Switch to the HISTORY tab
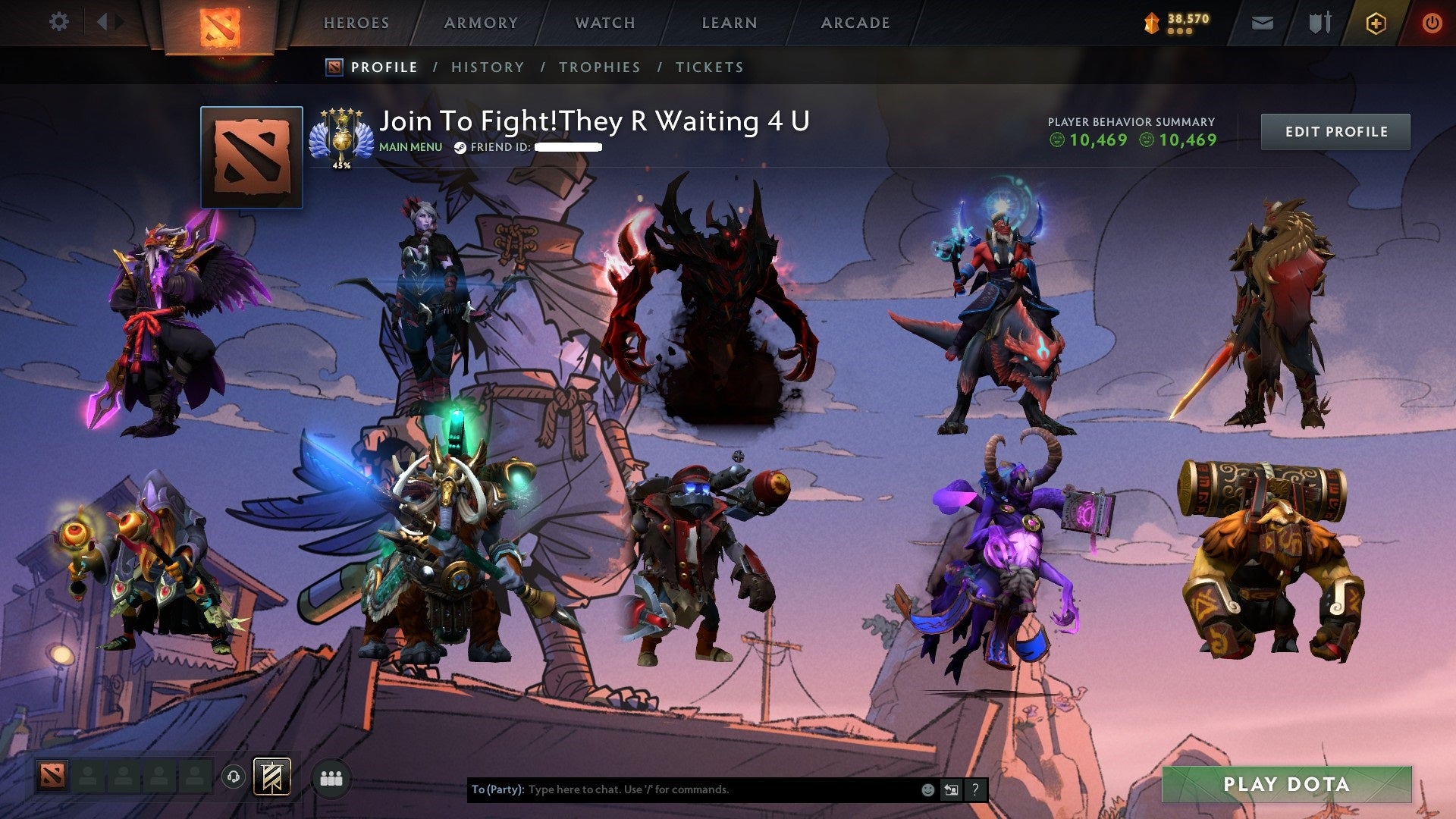Viewport: 1456px width, 819px height. coord(487,67)
